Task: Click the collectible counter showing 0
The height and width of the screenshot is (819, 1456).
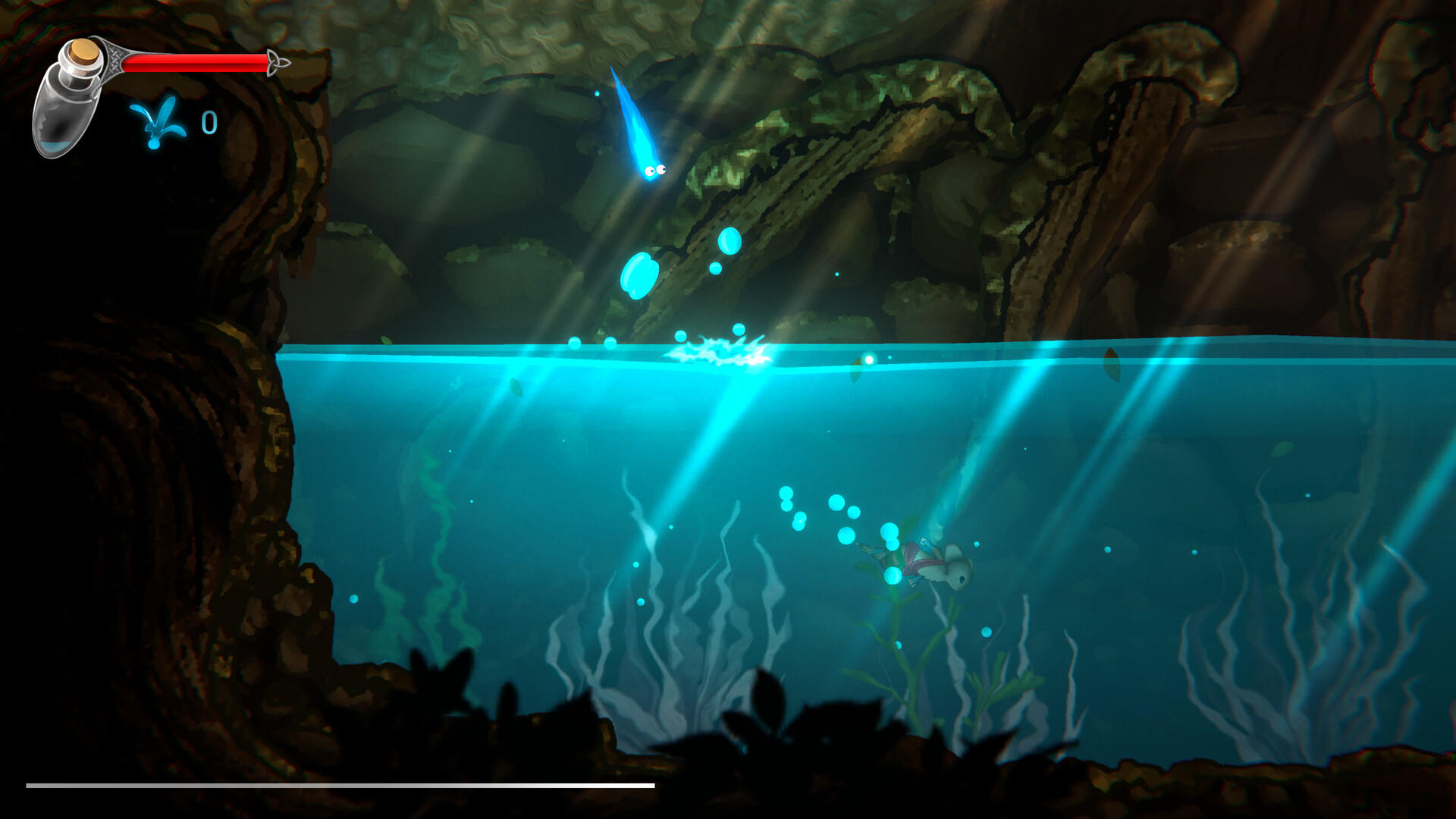Action: (x=209, y=121)
